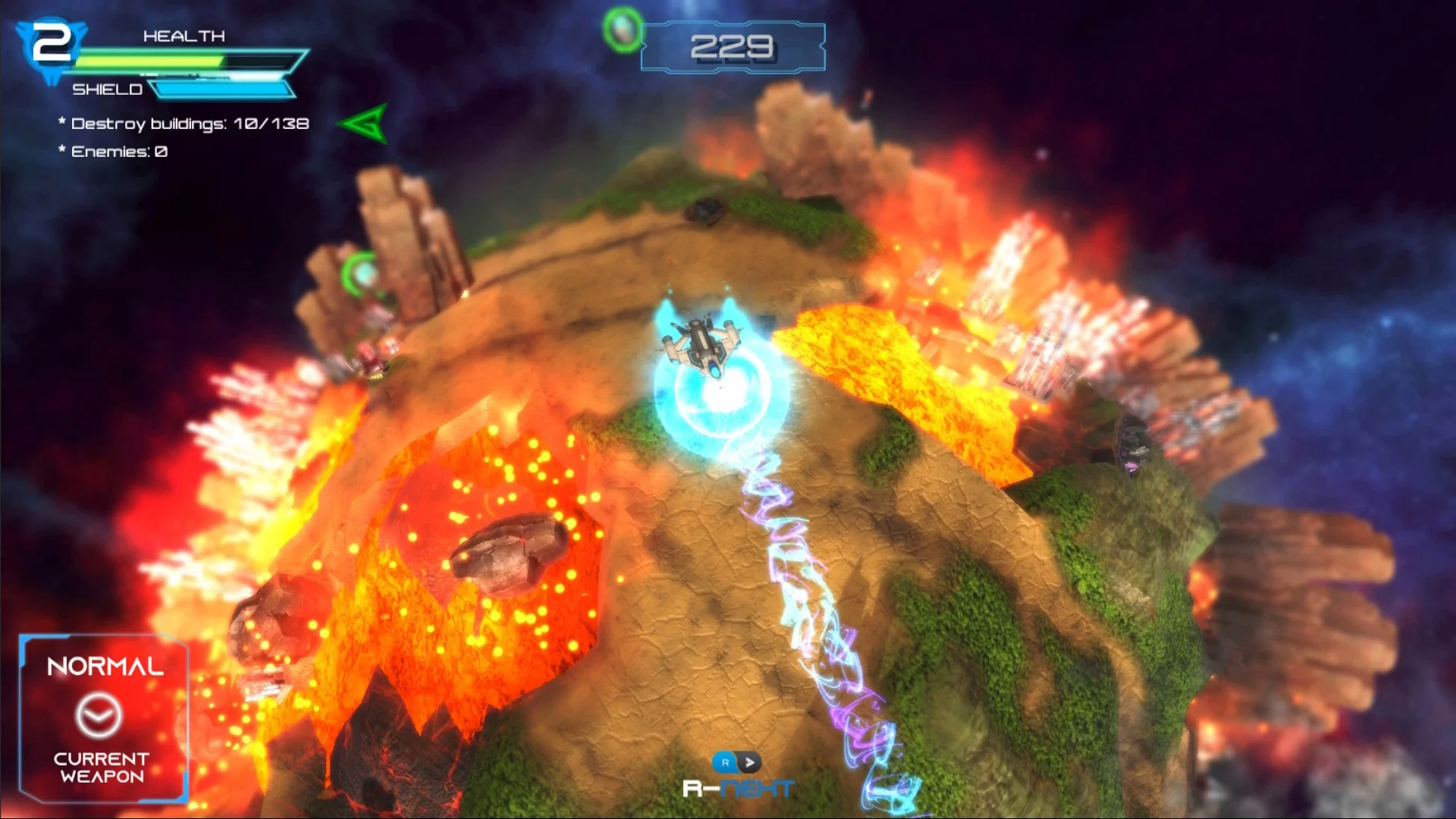This screenshot has height=819, width=1456.
Task: Click the blue lives badge showing 2
Action: (52, 45)
